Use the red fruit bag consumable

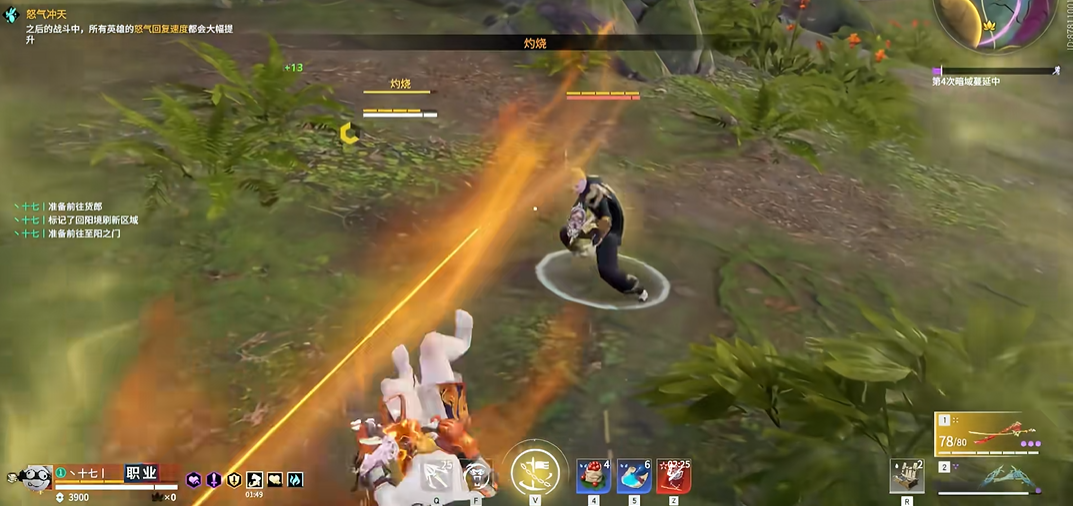click(593, 476)
